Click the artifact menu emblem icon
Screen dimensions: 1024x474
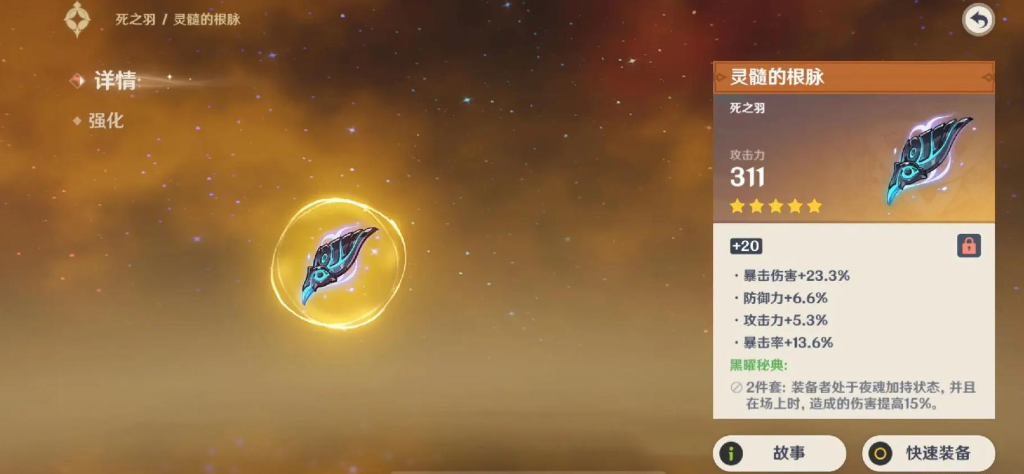[x=77, y=18]
